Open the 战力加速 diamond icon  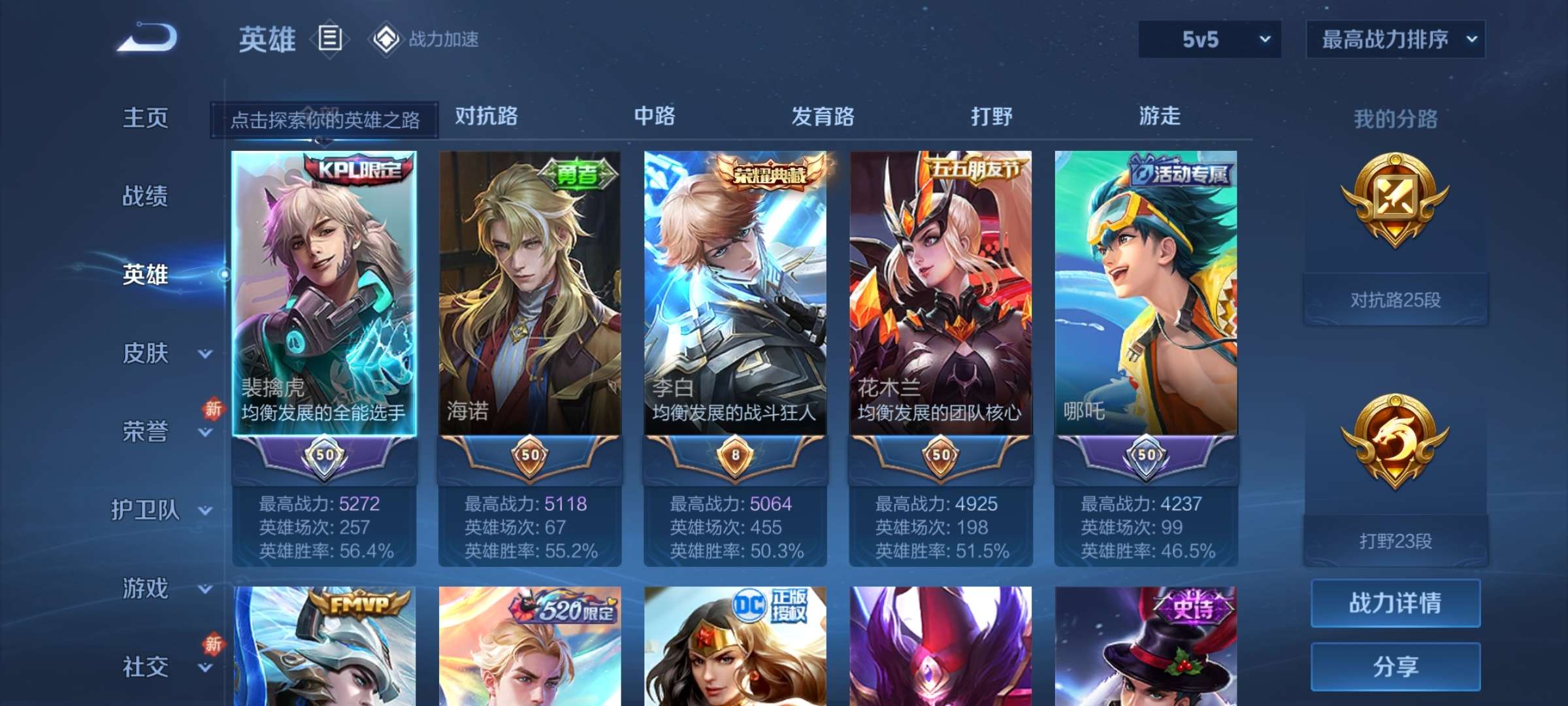click(x=385, y=39)
